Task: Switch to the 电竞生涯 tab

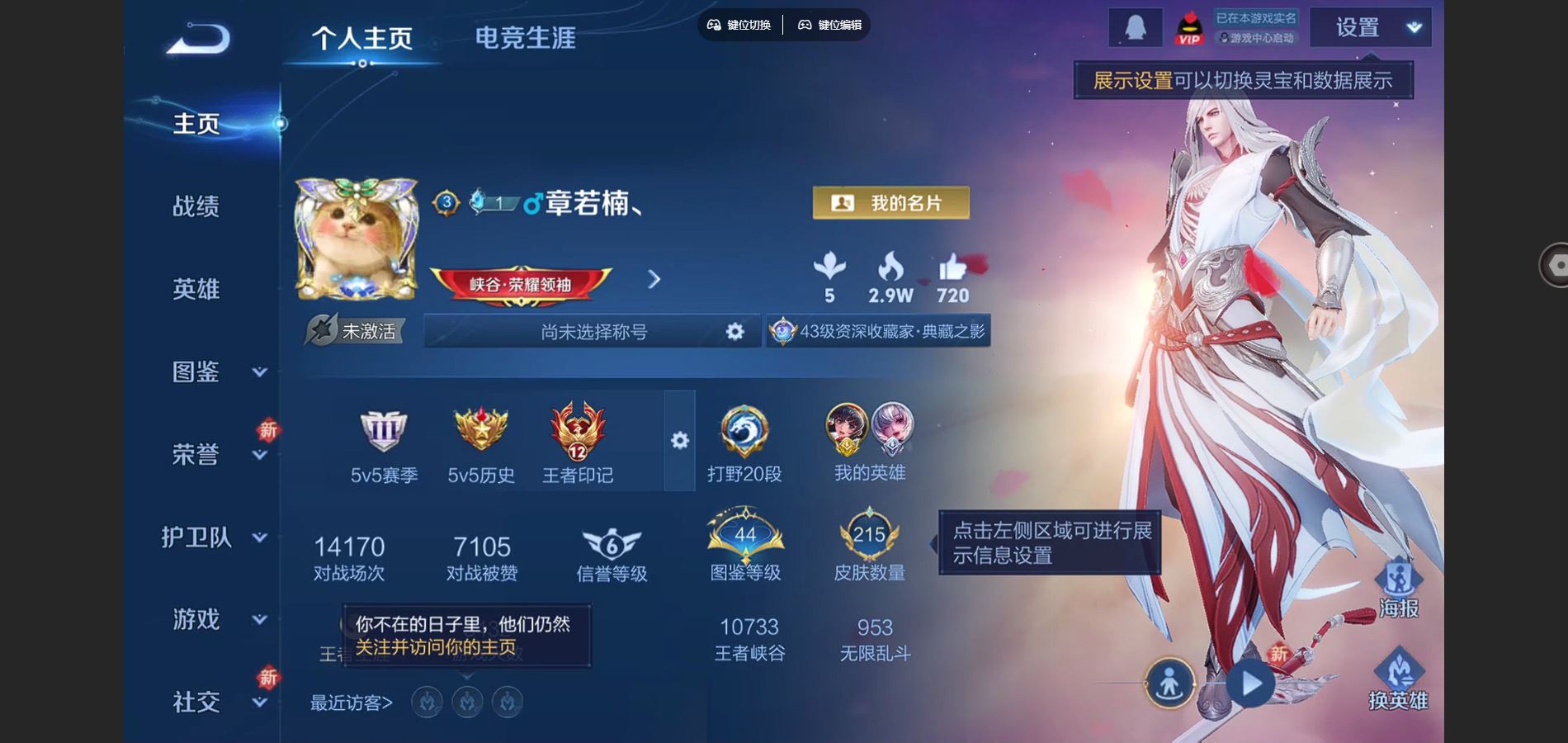Action: click(526, 37)
